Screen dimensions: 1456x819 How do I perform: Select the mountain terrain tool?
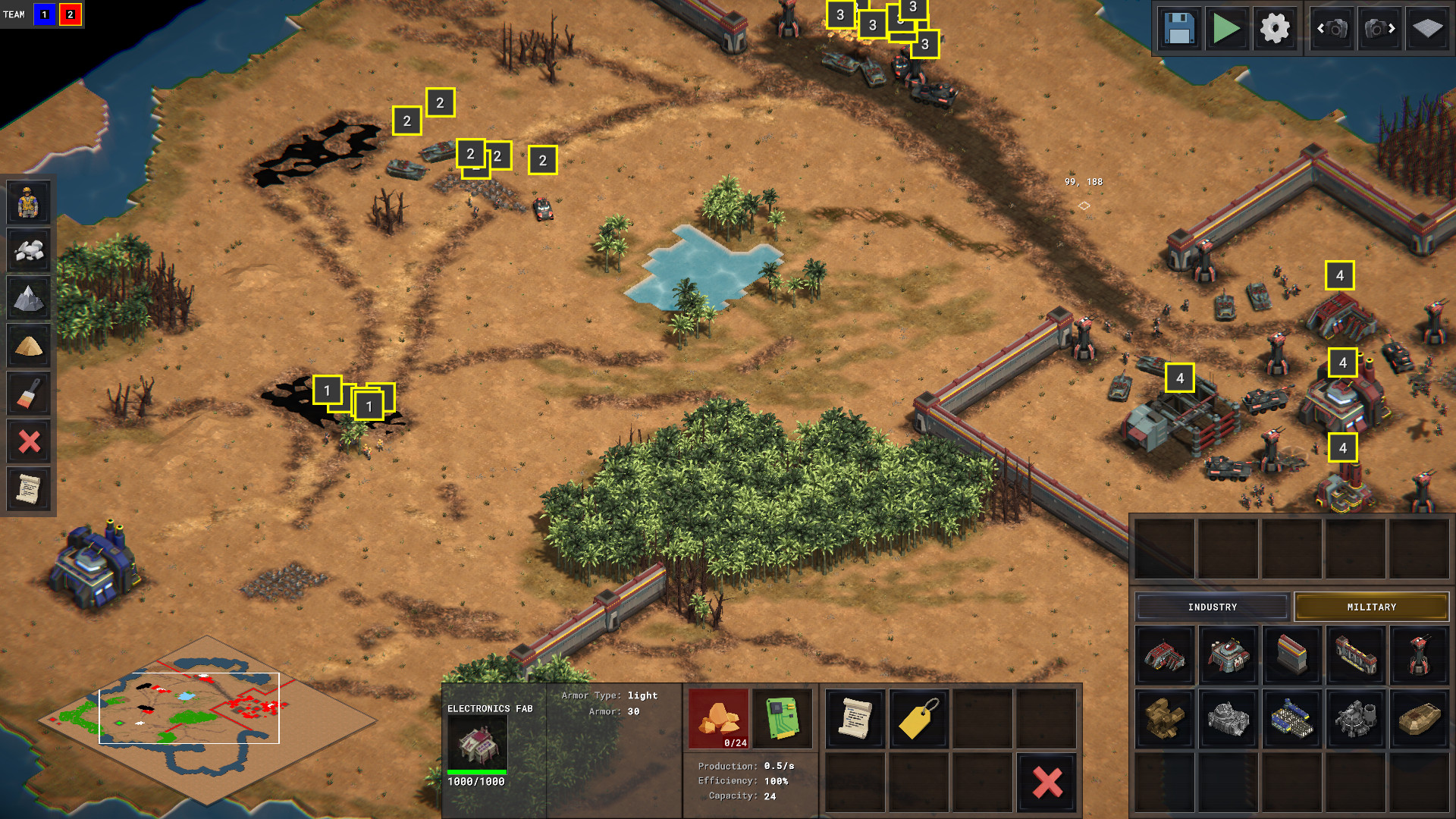29,298
